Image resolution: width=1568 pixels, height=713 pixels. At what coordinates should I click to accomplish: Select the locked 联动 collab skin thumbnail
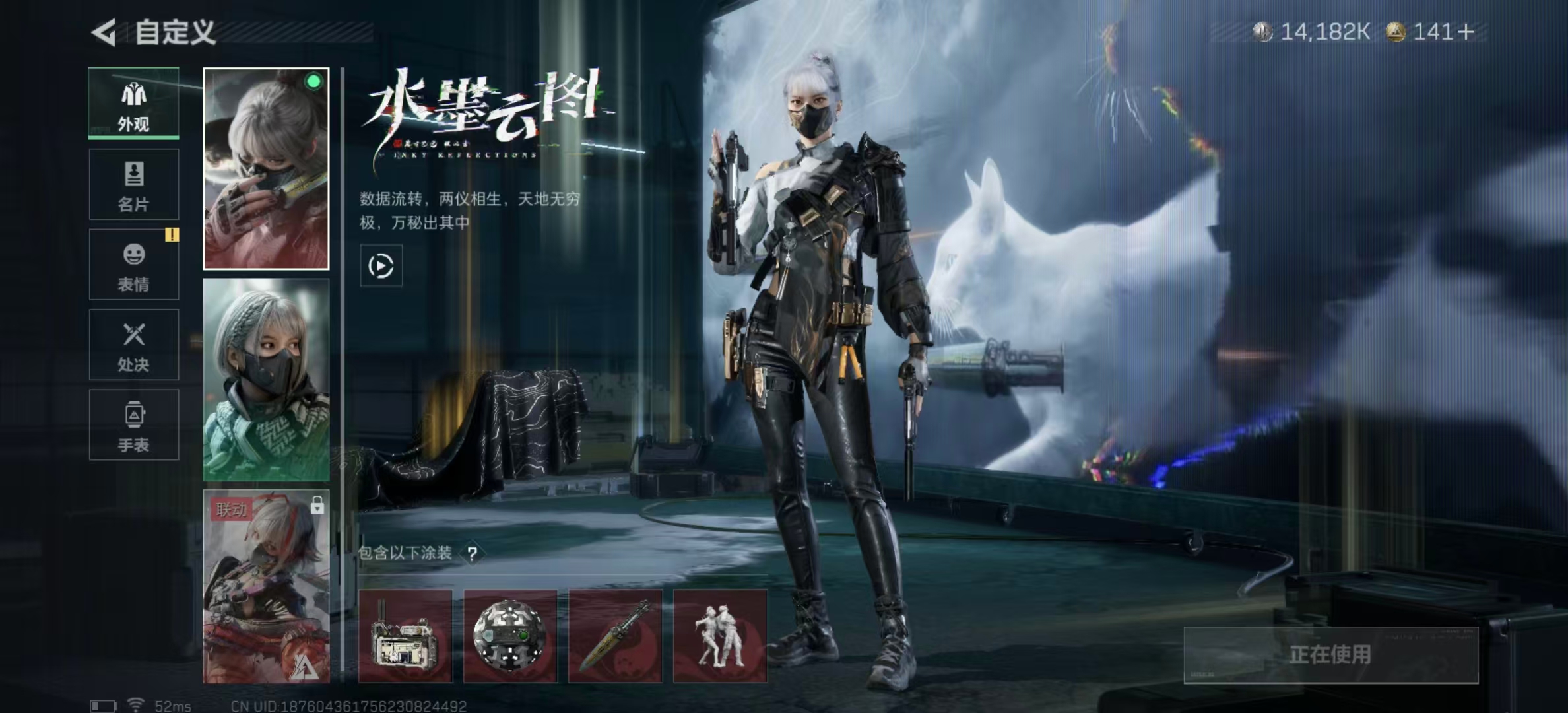(266, 586)
